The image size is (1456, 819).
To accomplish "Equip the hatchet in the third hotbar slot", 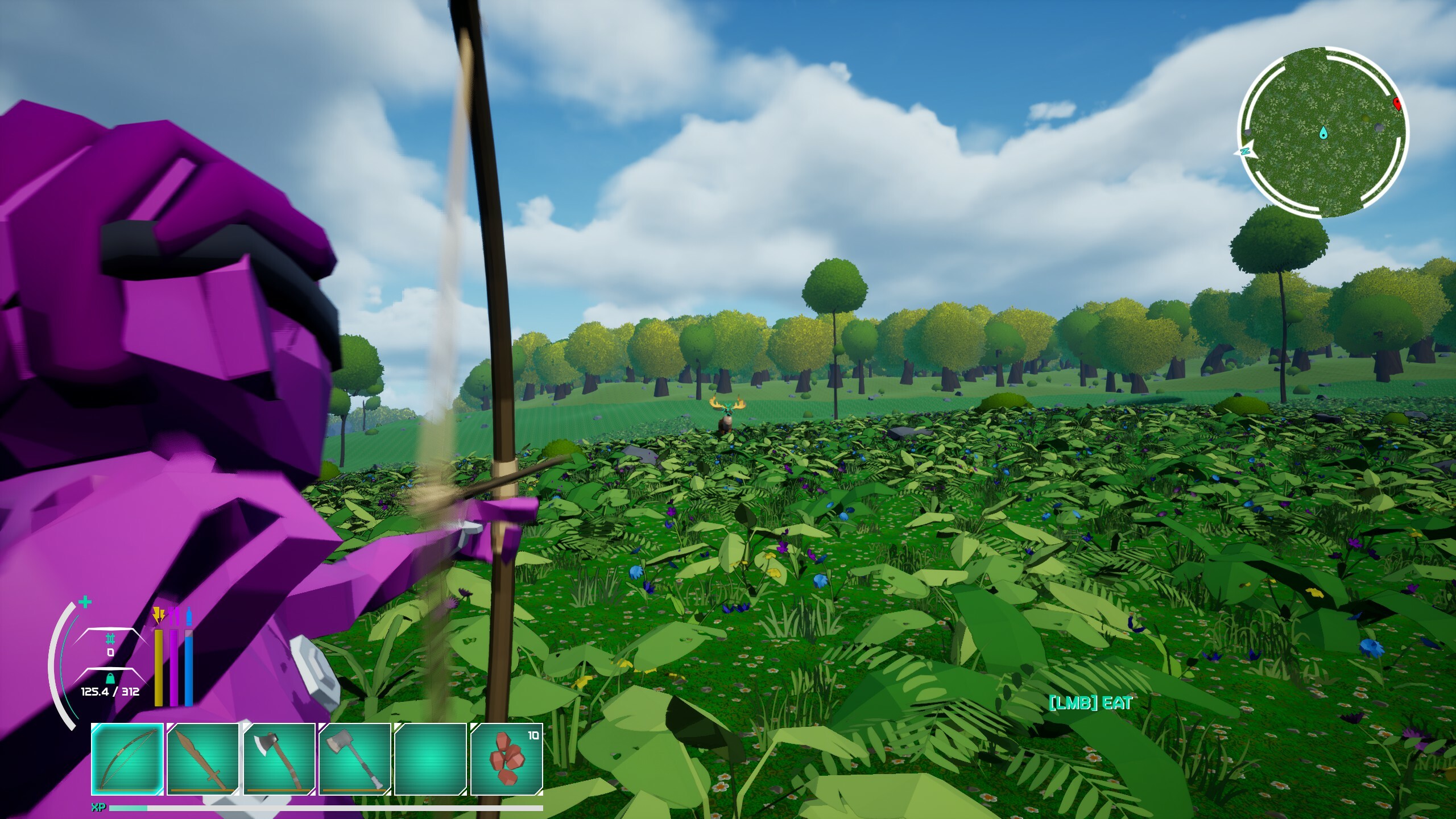I will (x=279, y=761).
